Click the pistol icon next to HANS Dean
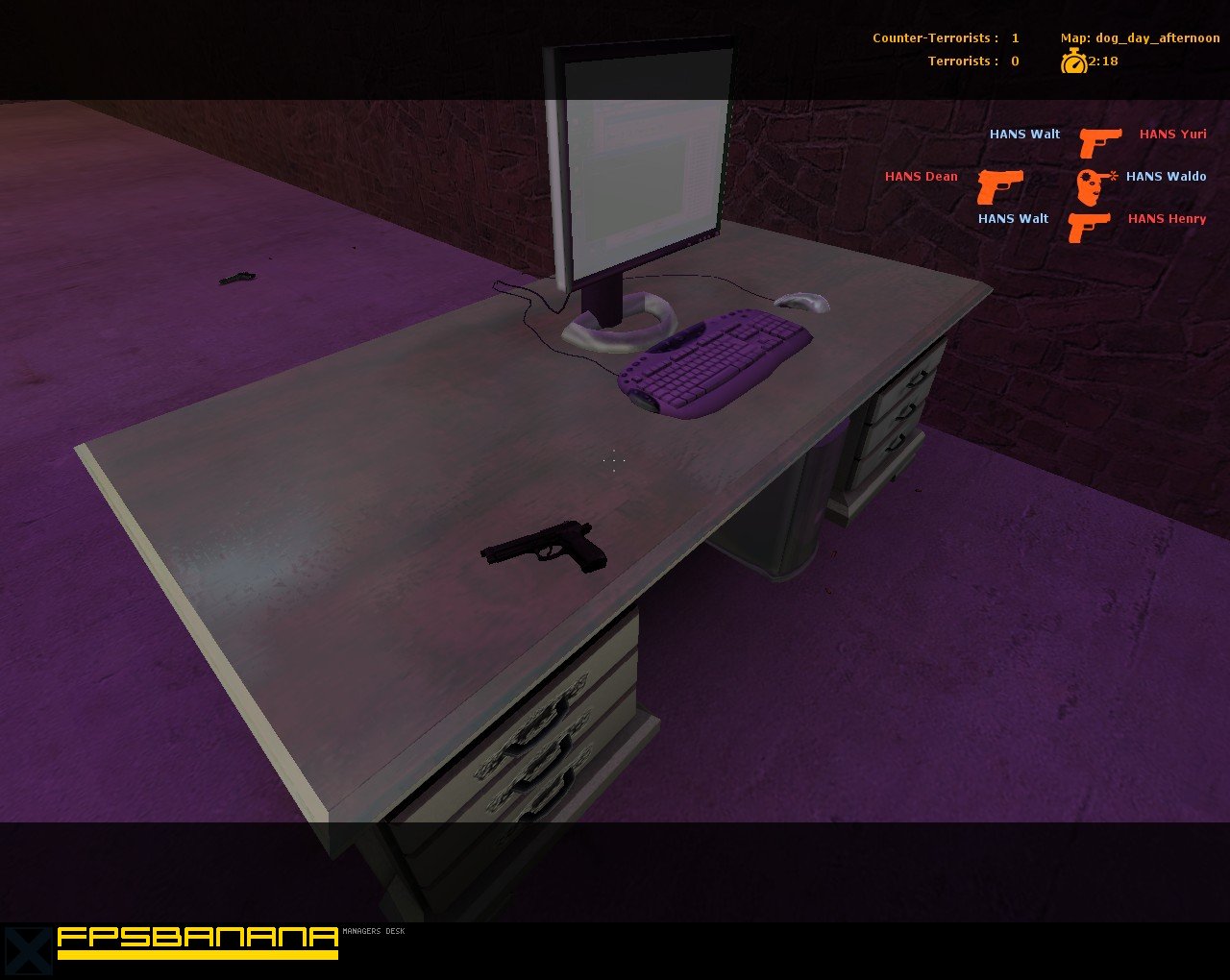The height and width of the screenshot is (980, 1230). click(1001, 184)
